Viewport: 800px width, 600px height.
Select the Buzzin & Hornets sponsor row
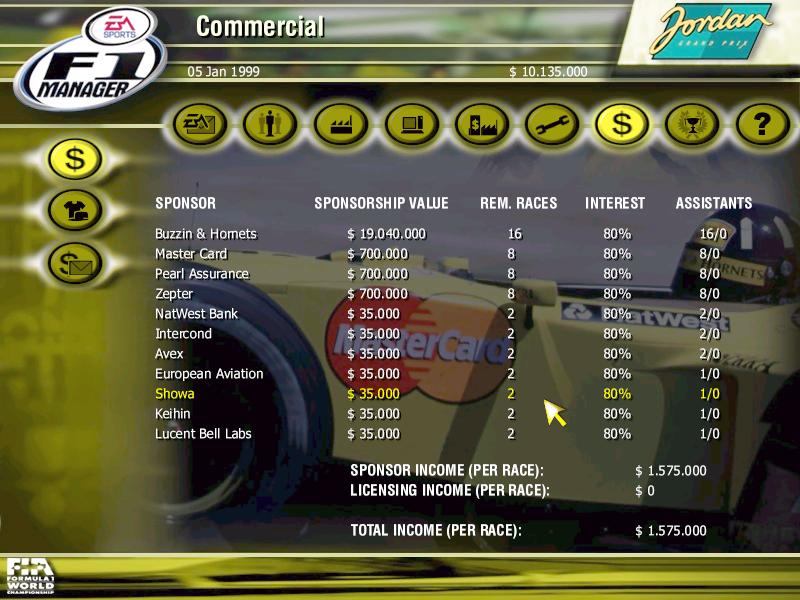tap(206, 234)
